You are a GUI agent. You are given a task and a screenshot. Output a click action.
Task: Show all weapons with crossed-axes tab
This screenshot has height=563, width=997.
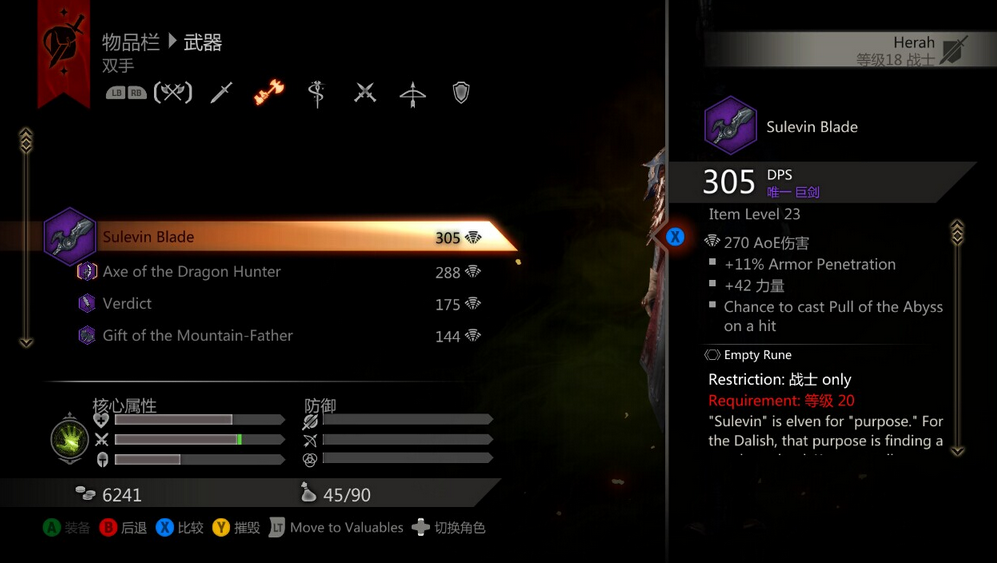173,93
